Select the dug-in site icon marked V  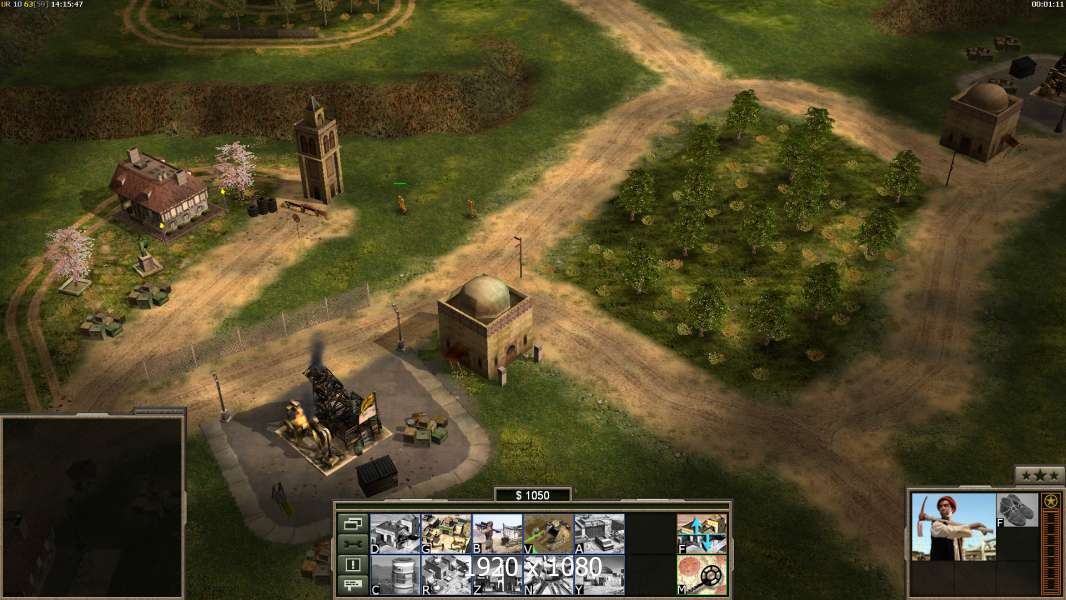548,533
